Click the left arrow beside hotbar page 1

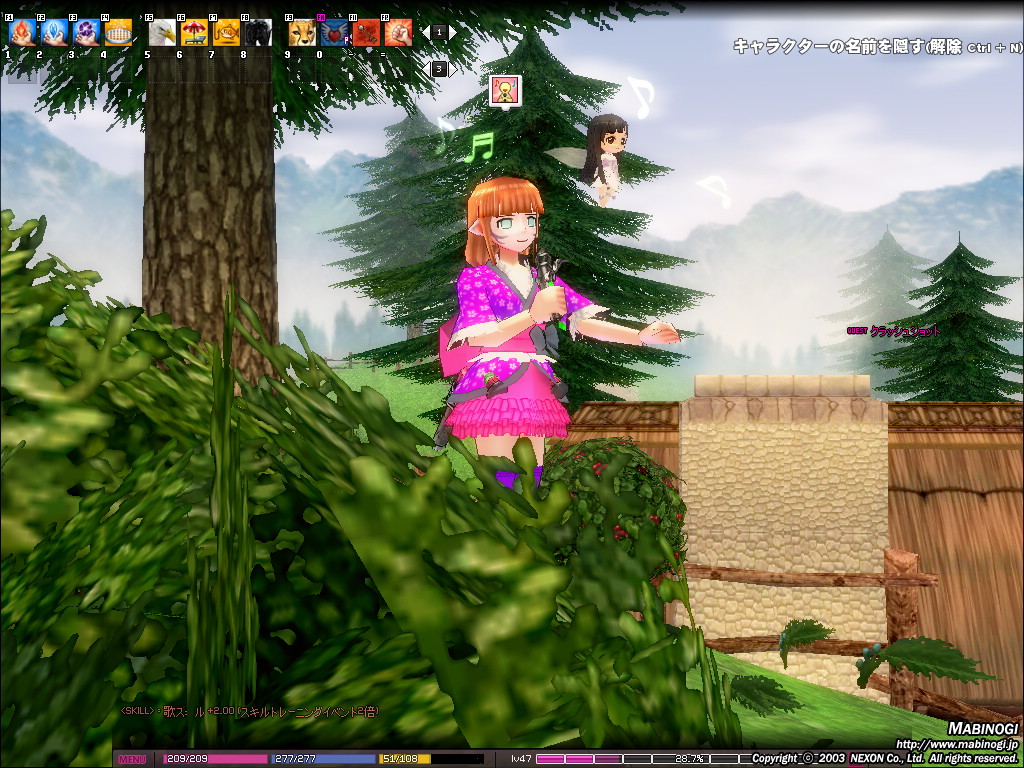point(425,33)
